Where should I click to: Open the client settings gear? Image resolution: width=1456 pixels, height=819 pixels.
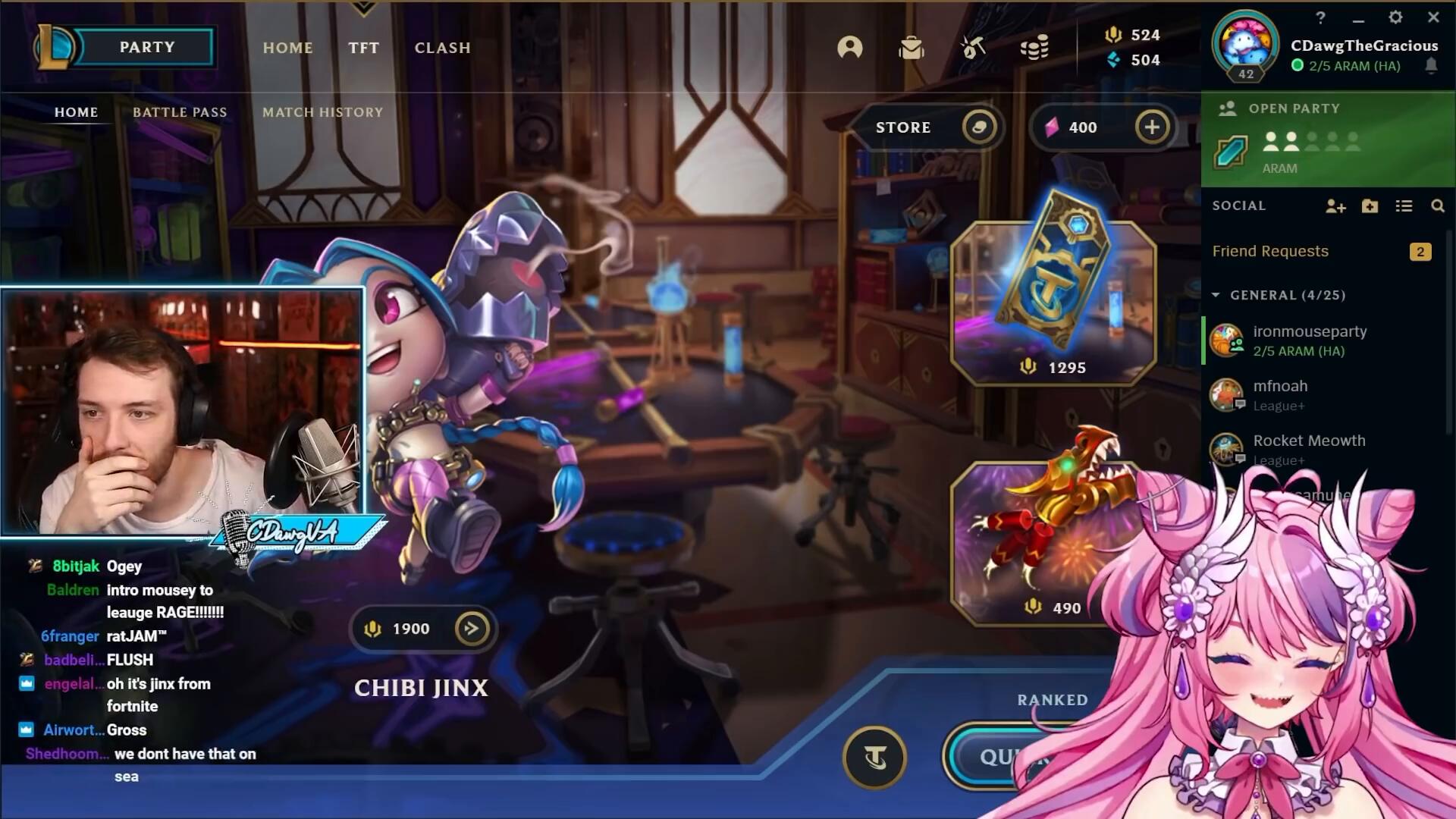1395,17
